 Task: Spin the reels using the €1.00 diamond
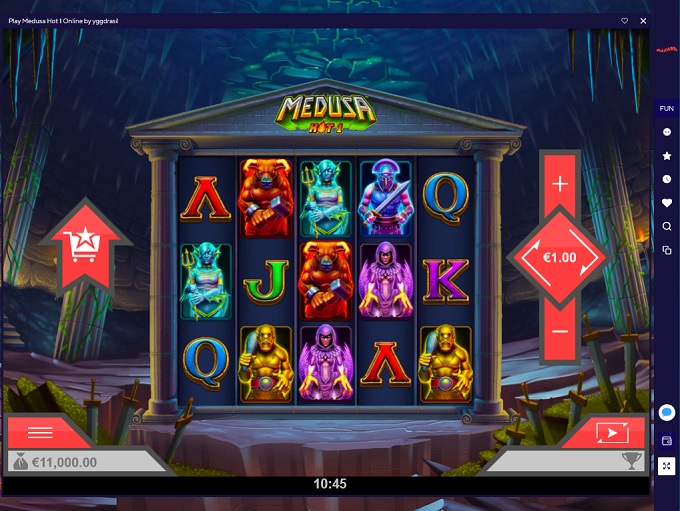pyautogui.click(x=560, y=257)
